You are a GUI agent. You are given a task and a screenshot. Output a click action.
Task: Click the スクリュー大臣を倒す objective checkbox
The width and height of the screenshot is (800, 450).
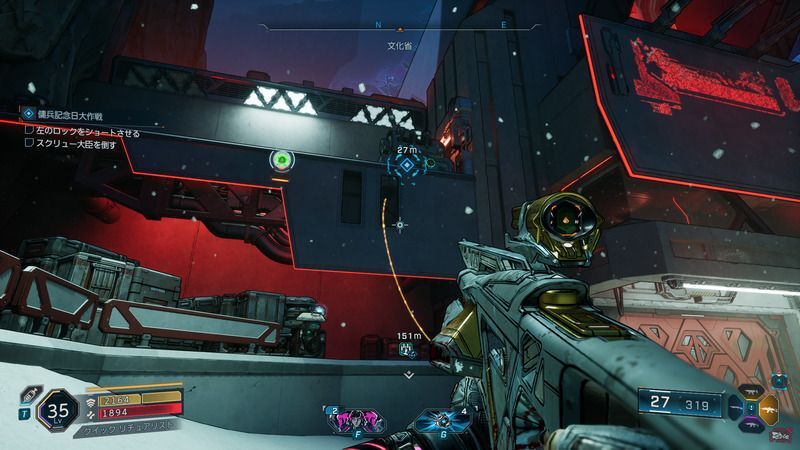click(30, 144)
